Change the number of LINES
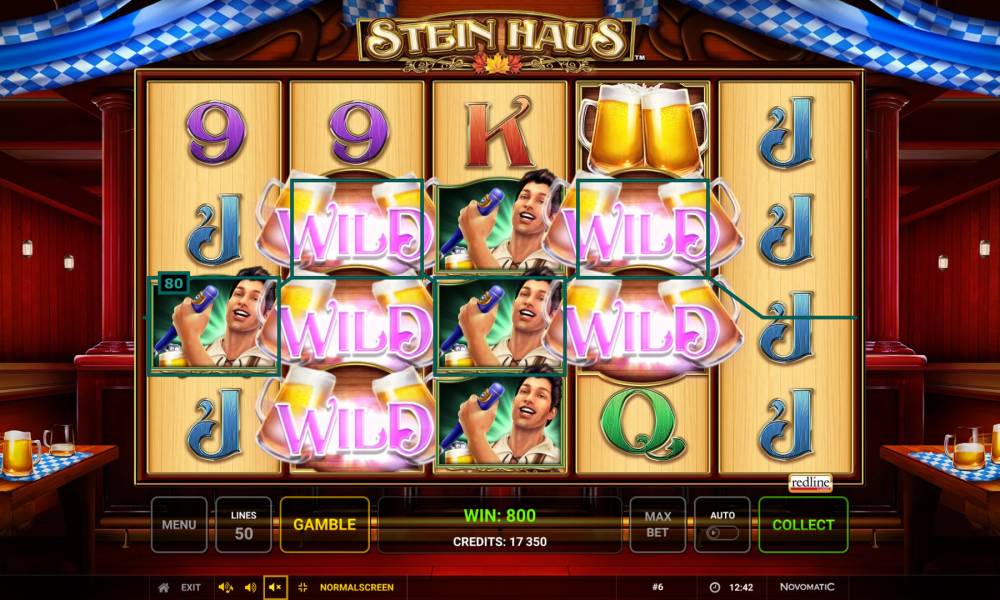Screen dimensions: 1000x600 (x=243, y=524)
